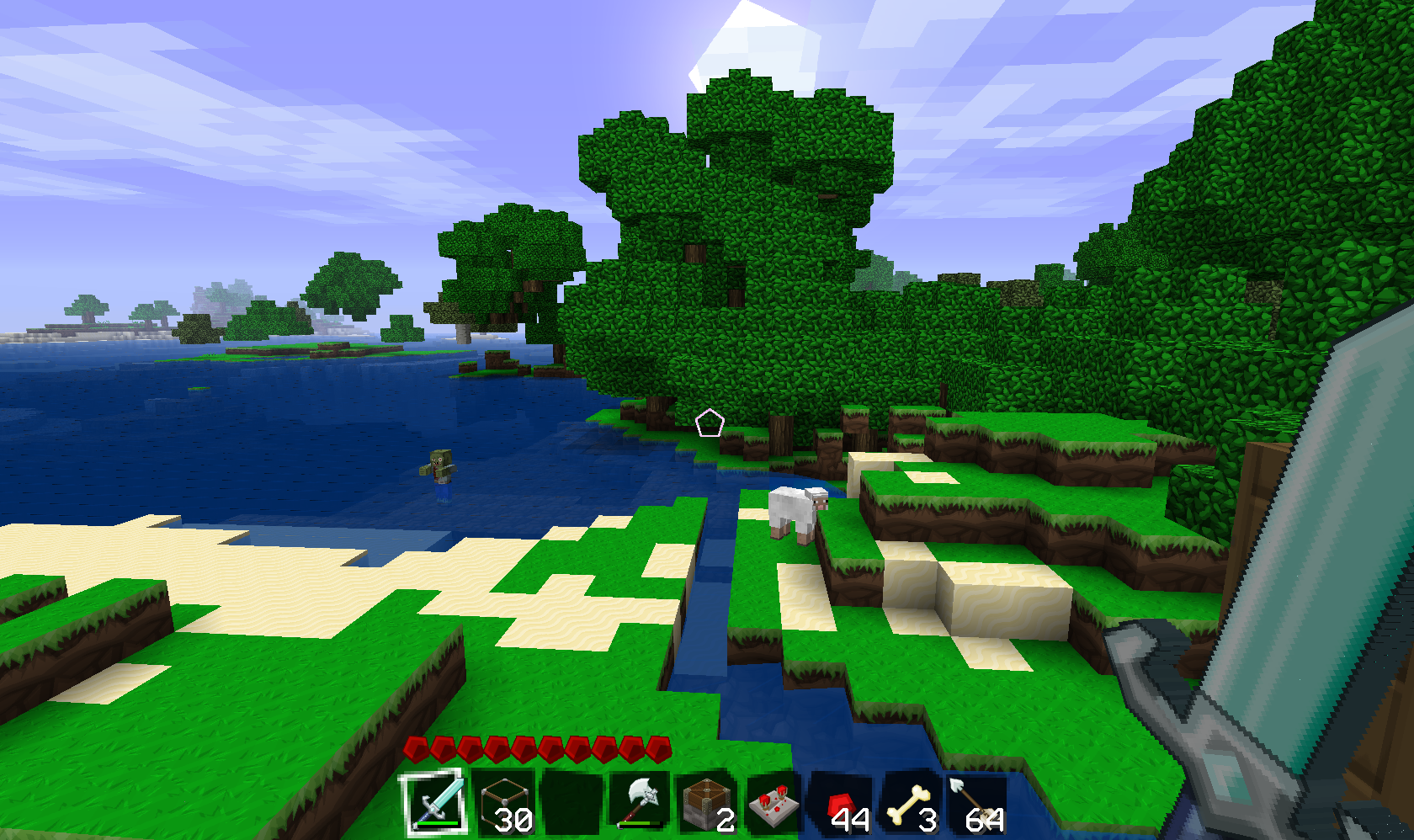
Task: Select the diamond sword hotbar slot
Action: (435, 803)
